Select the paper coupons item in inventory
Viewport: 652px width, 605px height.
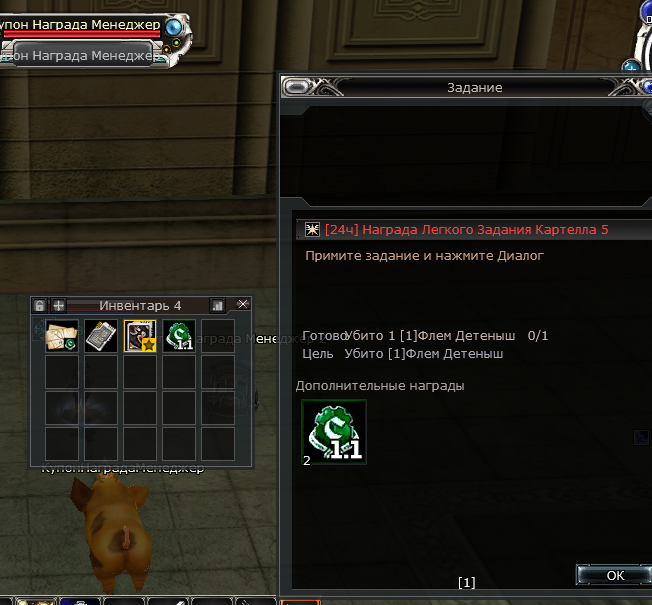pyautogui.click(x=62, y=336)
